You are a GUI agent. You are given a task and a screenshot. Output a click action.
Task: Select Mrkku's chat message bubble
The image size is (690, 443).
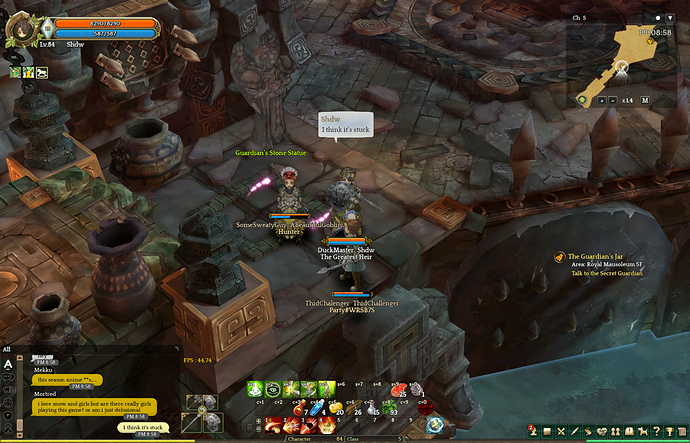(x=69, y=380)
